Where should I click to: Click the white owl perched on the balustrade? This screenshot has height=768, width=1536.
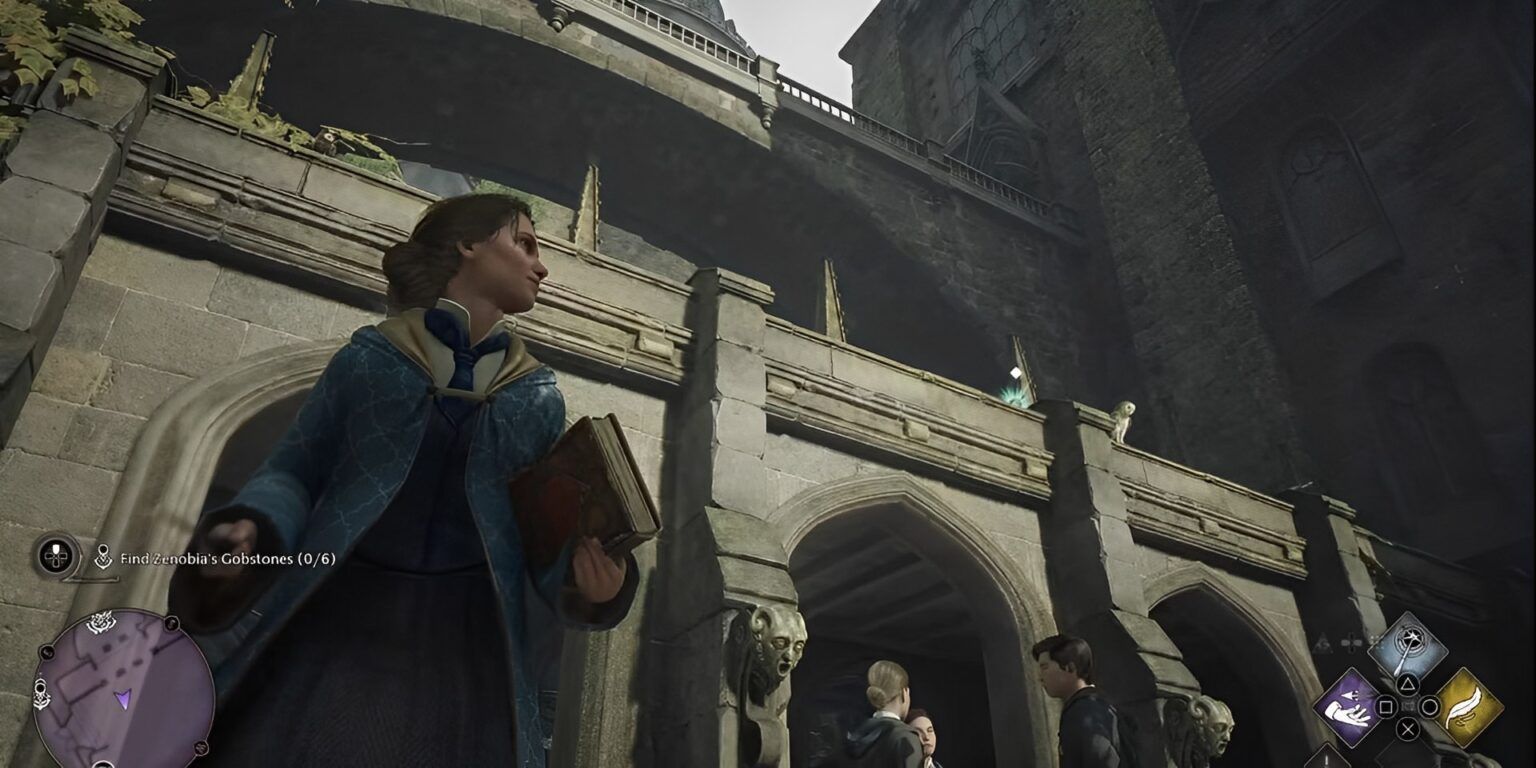(1126, 423)
